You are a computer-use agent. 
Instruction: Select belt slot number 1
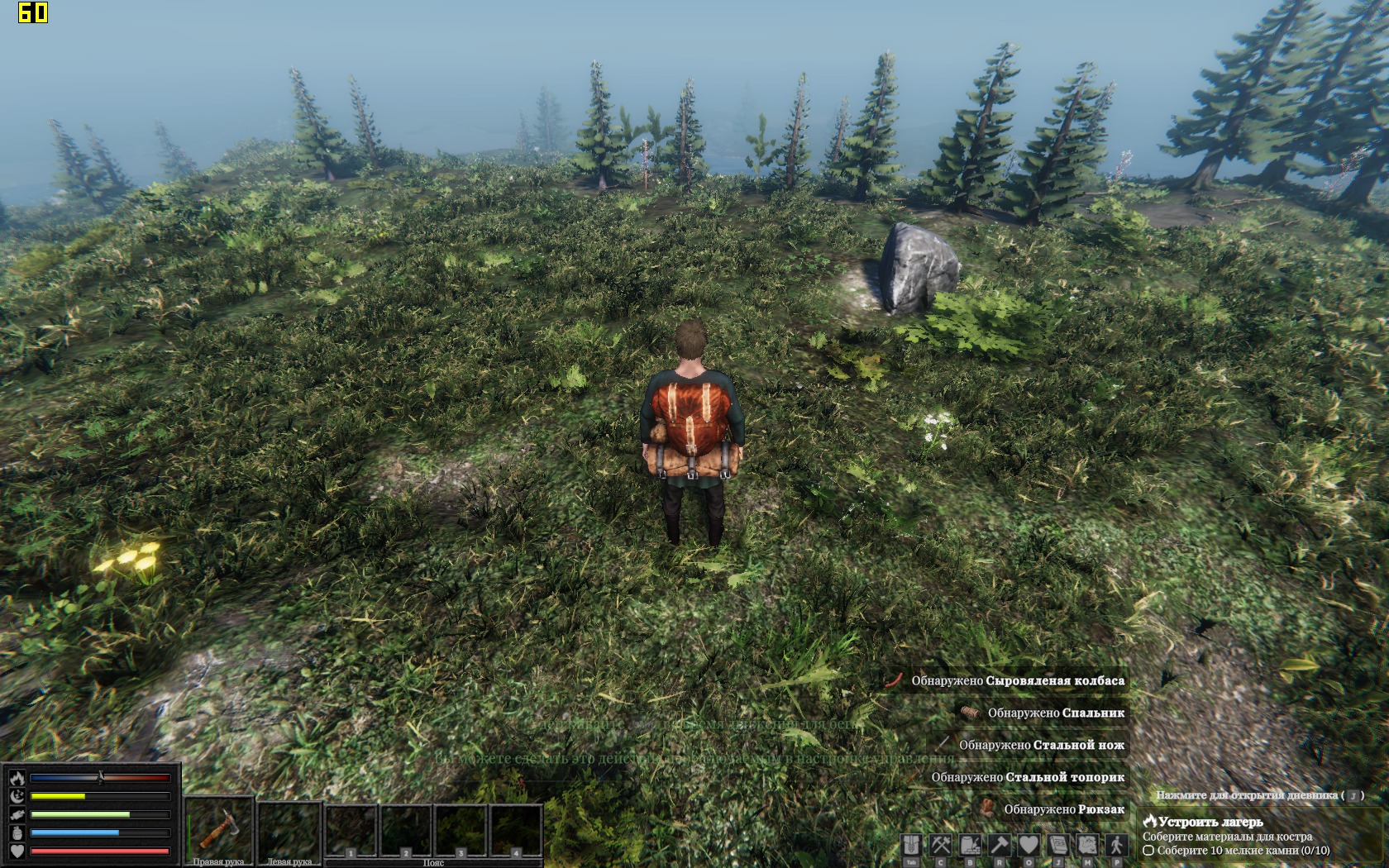pos(351,831)
